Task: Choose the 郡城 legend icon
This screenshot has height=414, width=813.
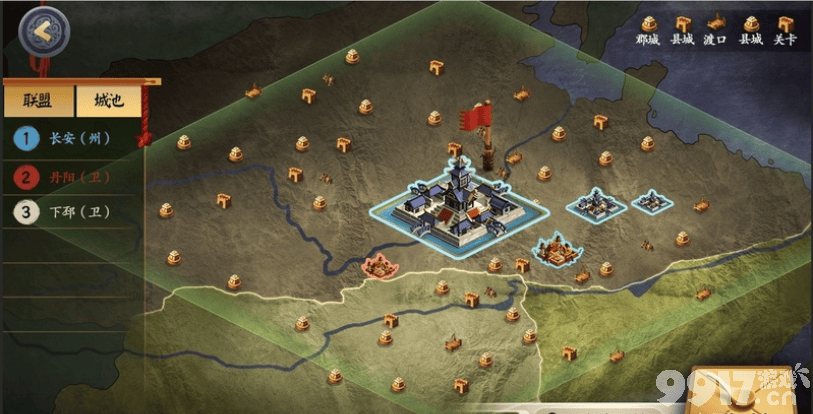Action: [x=648, y=24]
